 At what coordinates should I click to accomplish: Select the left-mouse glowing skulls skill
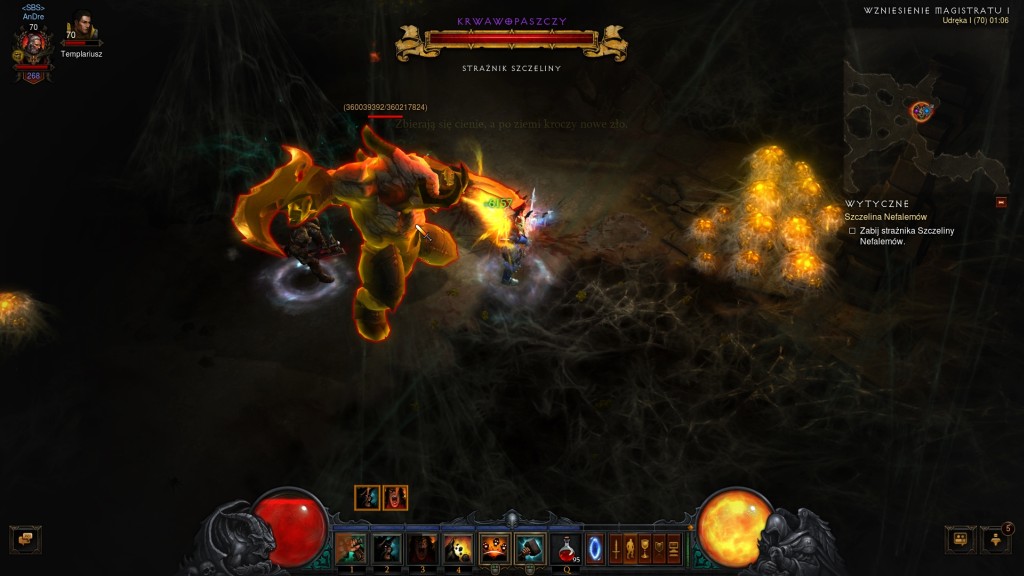click(x=494, y=548)
